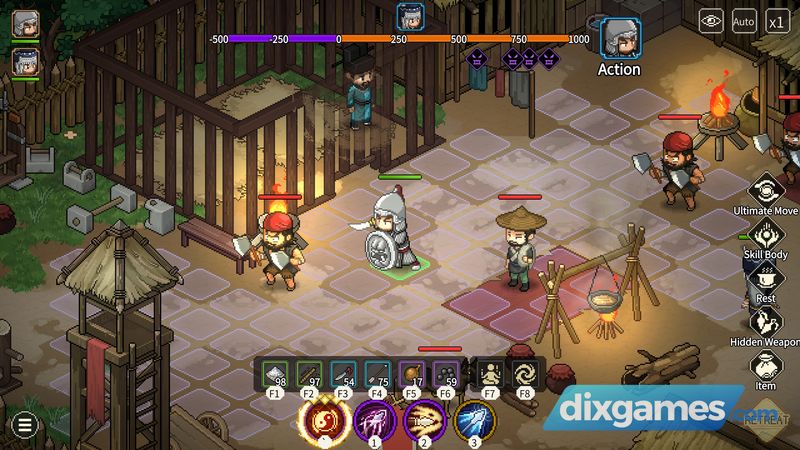Use the F5 gourd item
Screen dimensions: 800x450
(412, 374)
